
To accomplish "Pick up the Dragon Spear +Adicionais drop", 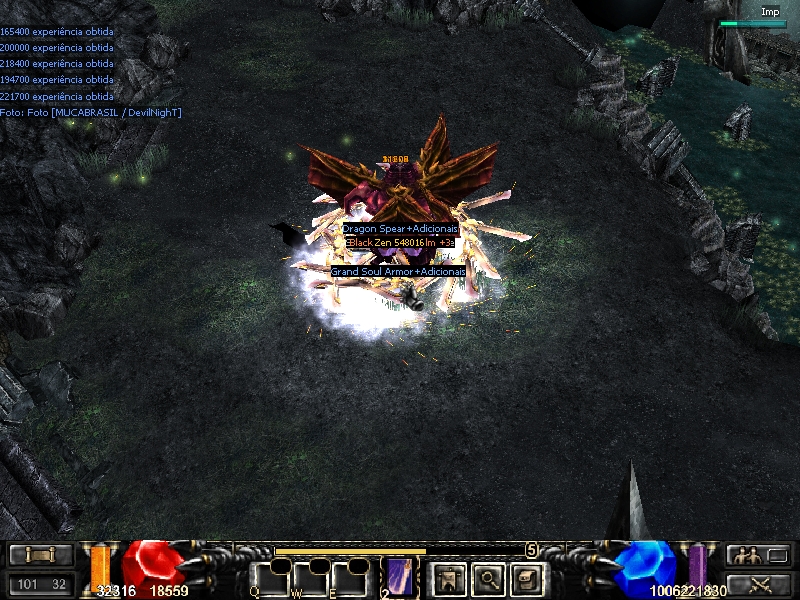I will click(400, 229).
